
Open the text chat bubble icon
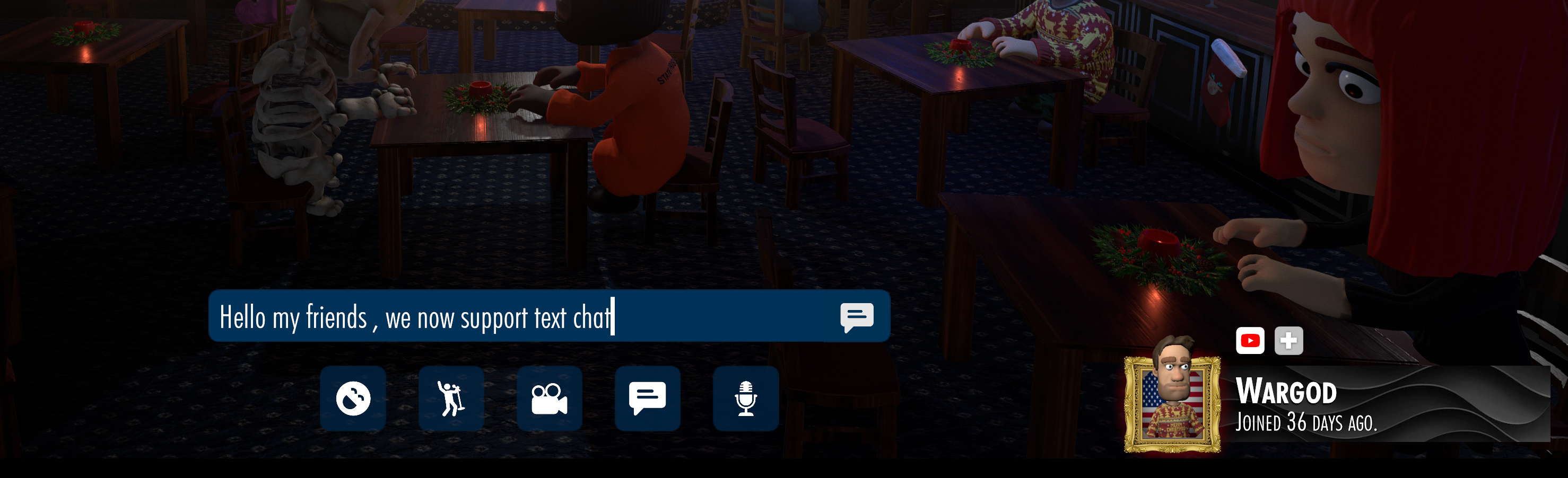(647, 400)
